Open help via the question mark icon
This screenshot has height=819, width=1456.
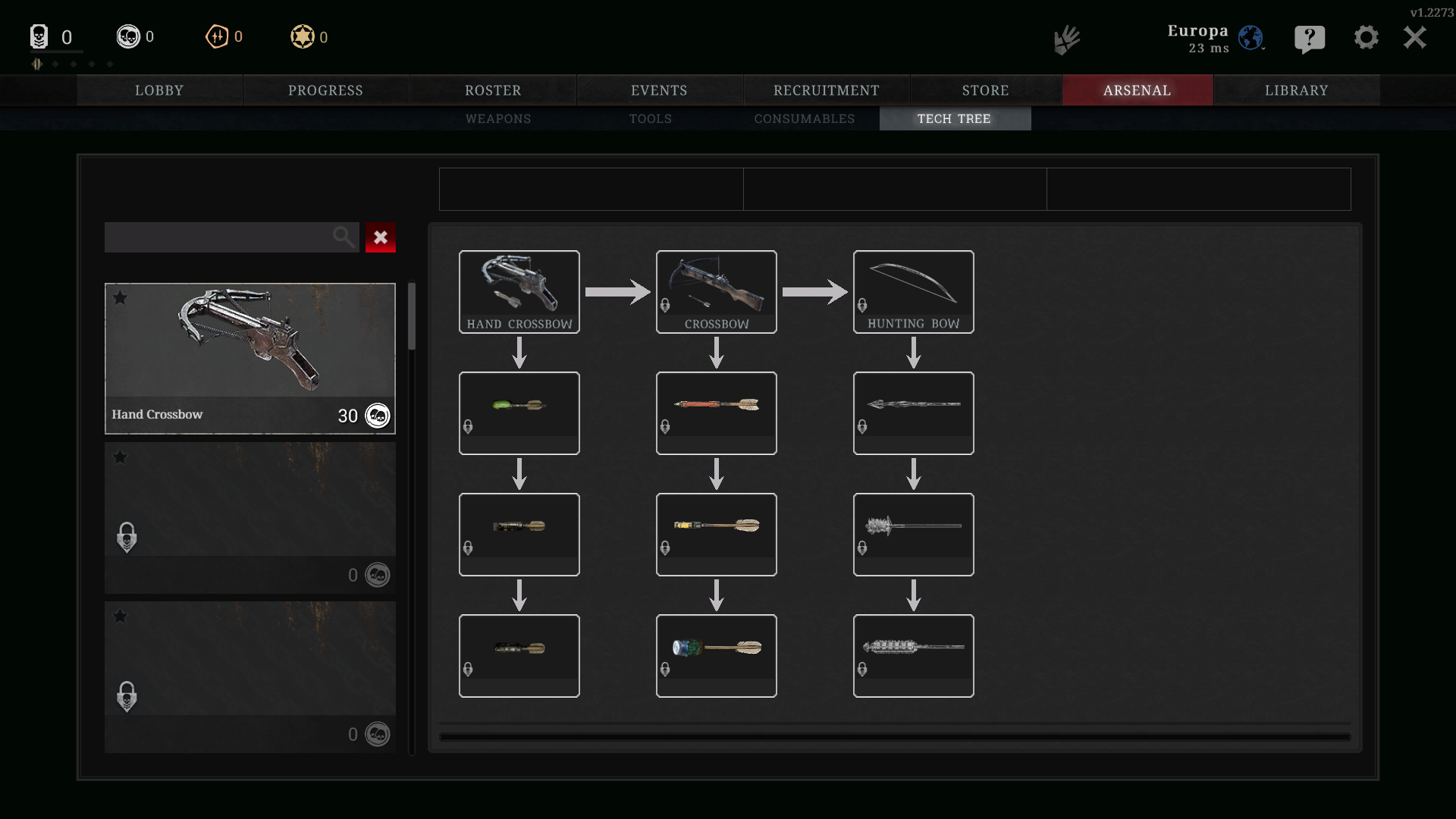1310,38
